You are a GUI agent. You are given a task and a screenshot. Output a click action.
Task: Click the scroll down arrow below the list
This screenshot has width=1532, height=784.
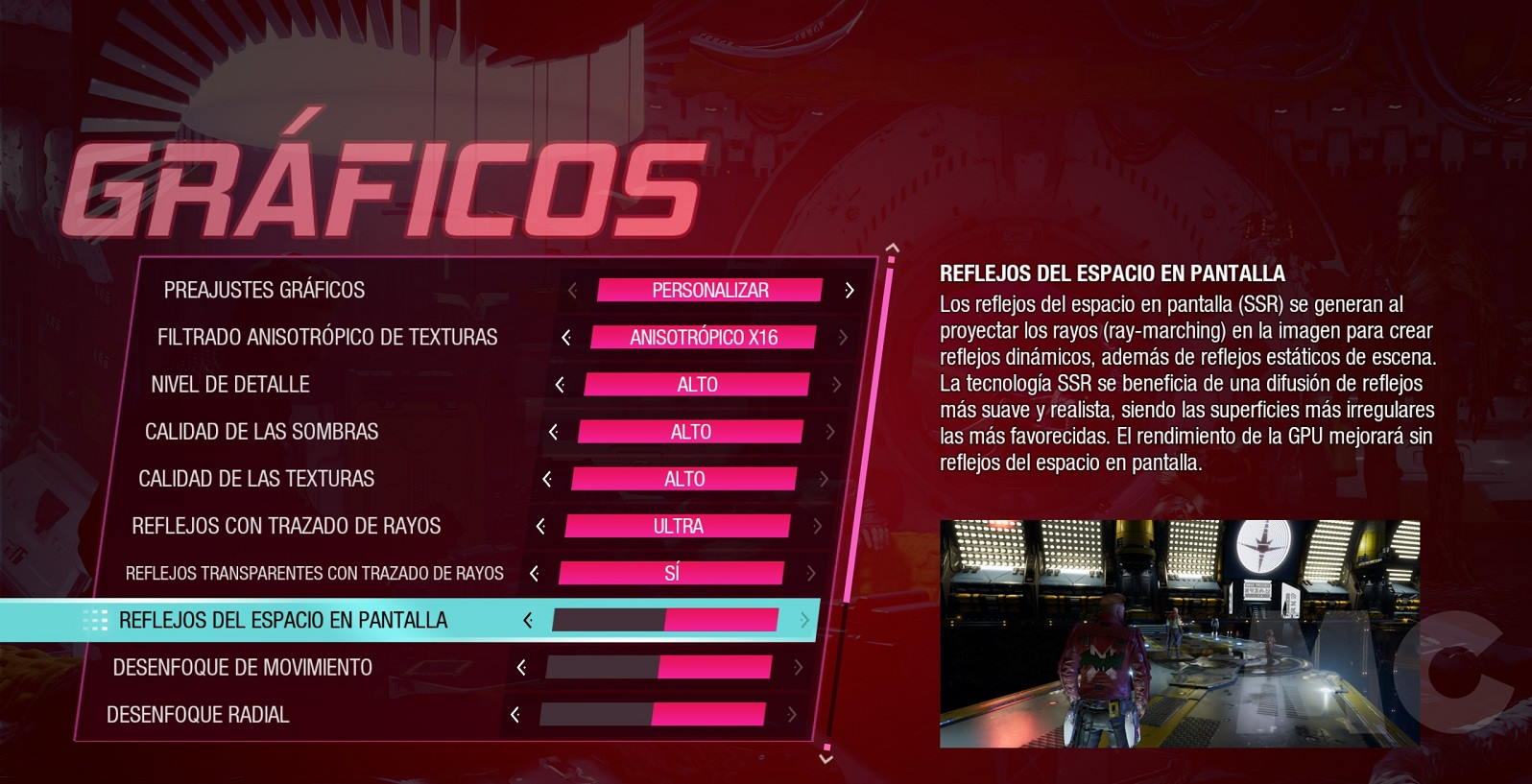[x=826, y=758]
